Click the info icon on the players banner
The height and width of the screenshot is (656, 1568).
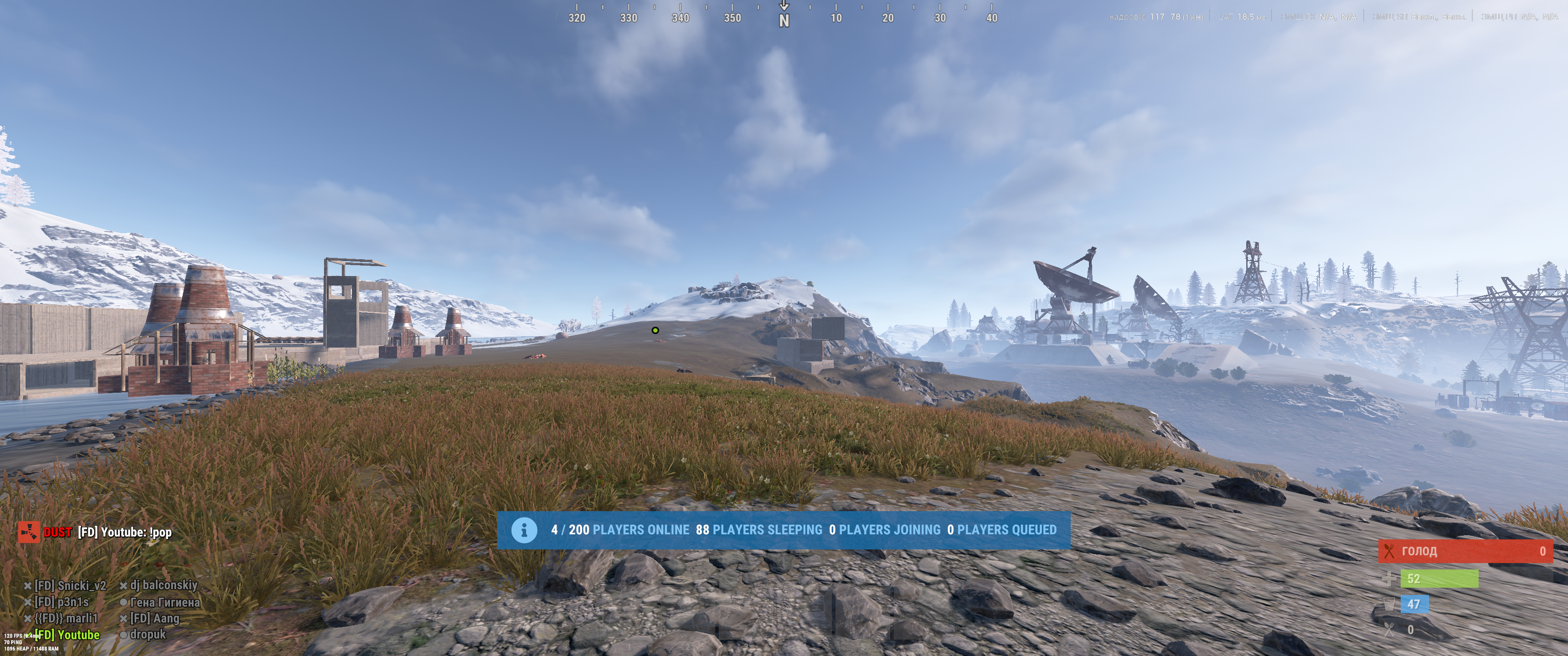523,530
